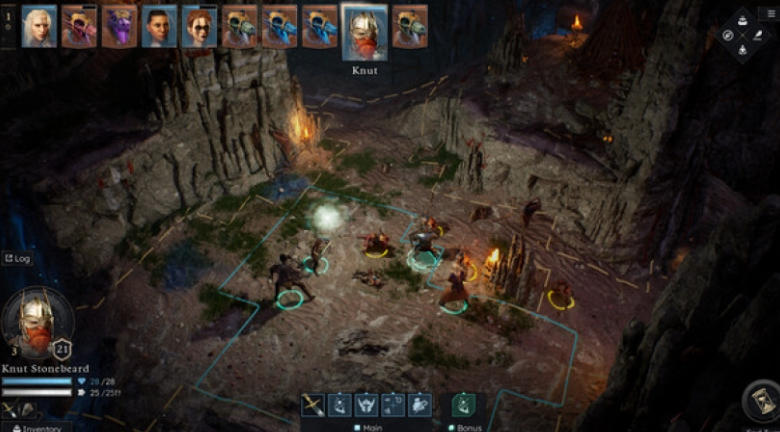Click the circular compass icon in the diamond menu
Image resolution: width=780 pixels, height=432 pixels.
[728, 35]
